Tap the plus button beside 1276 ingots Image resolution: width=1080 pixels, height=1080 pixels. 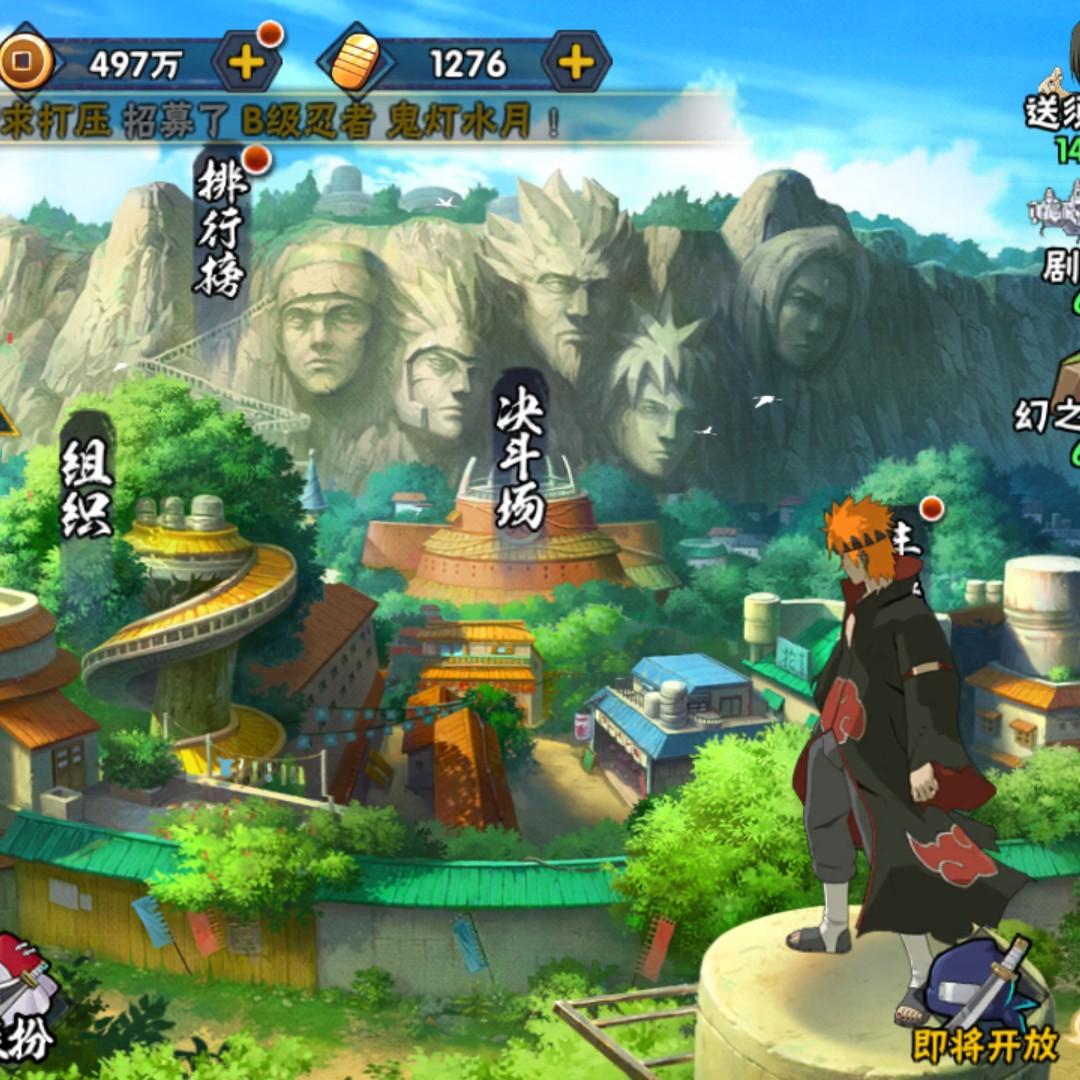tap(576, 64)
